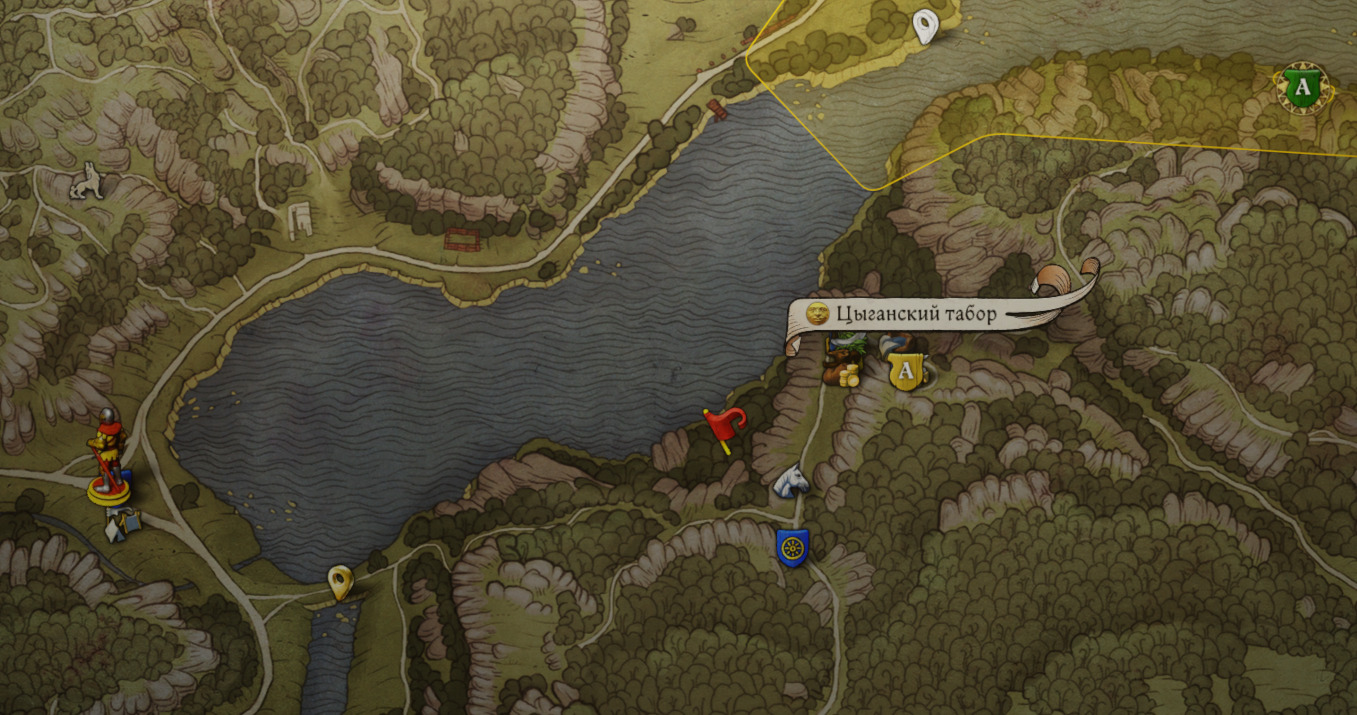Select the white horse head marker

(x=791, y=481)
